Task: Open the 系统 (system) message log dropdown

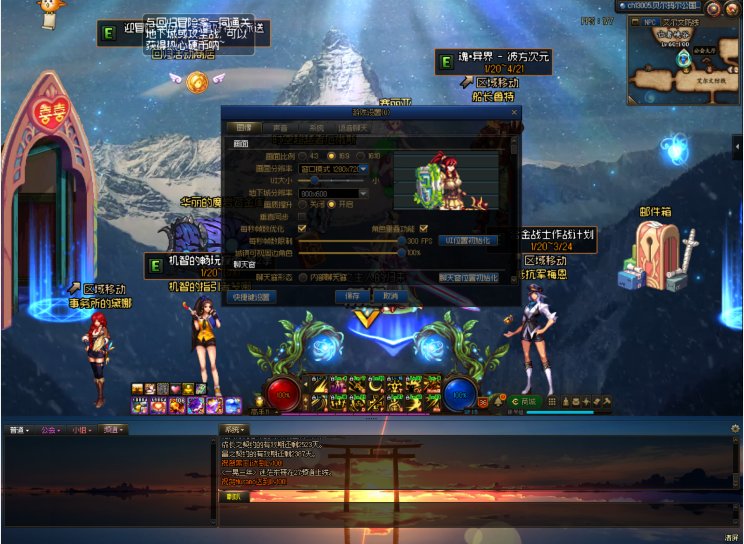Action: (x=234, y=430)
